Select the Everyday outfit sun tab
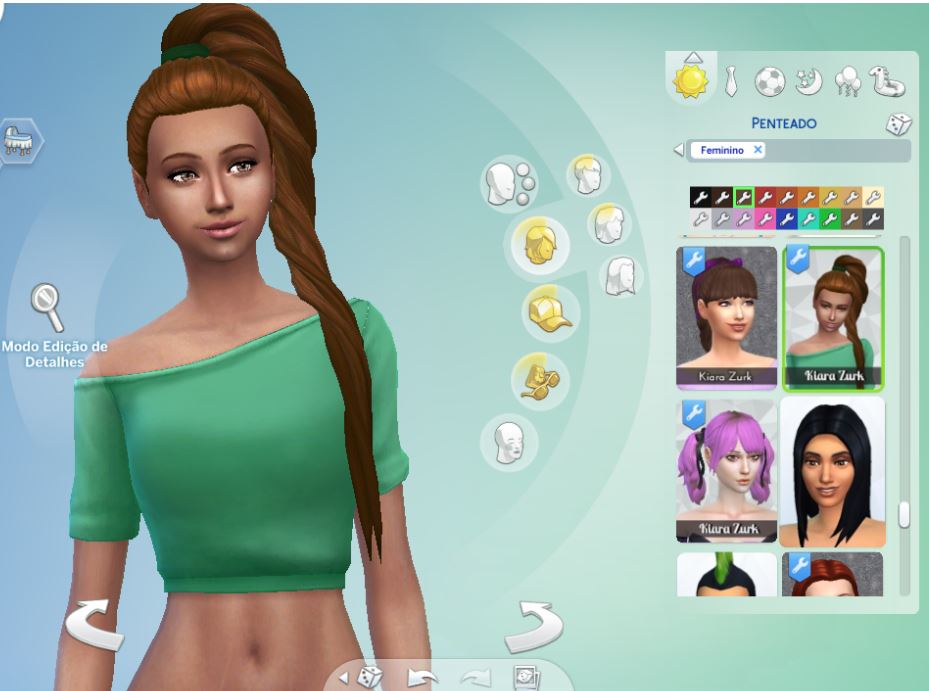929x691 pixels. [691, 80]
